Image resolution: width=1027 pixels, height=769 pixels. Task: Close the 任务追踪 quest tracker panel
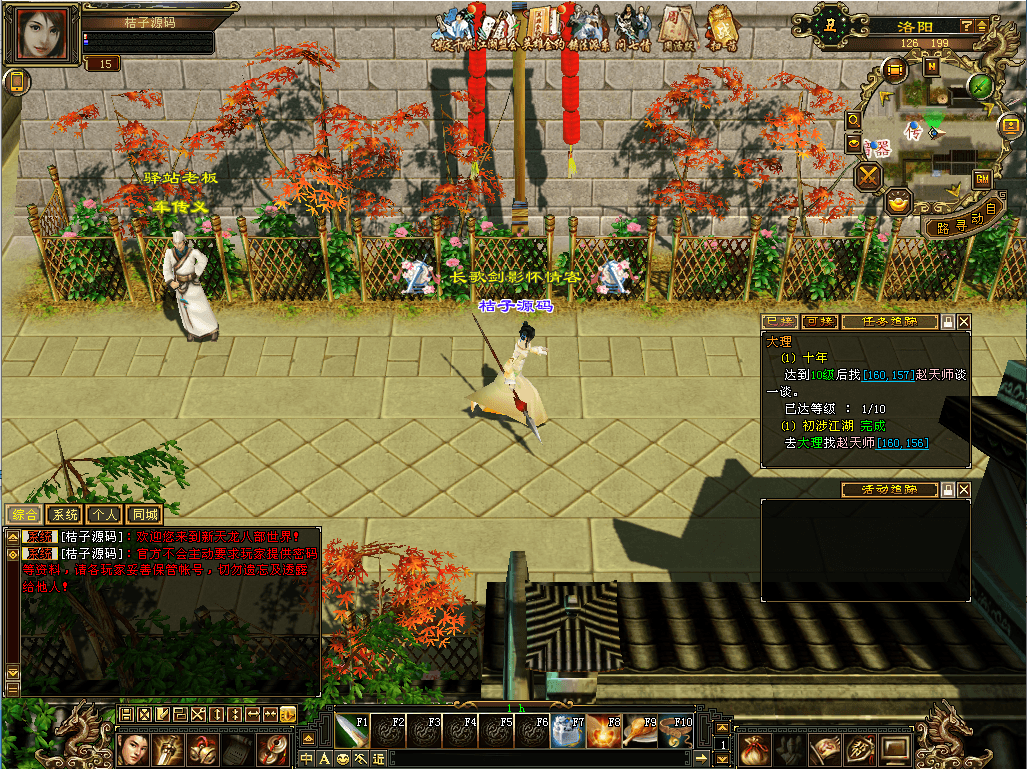click(x=964, y=322)
